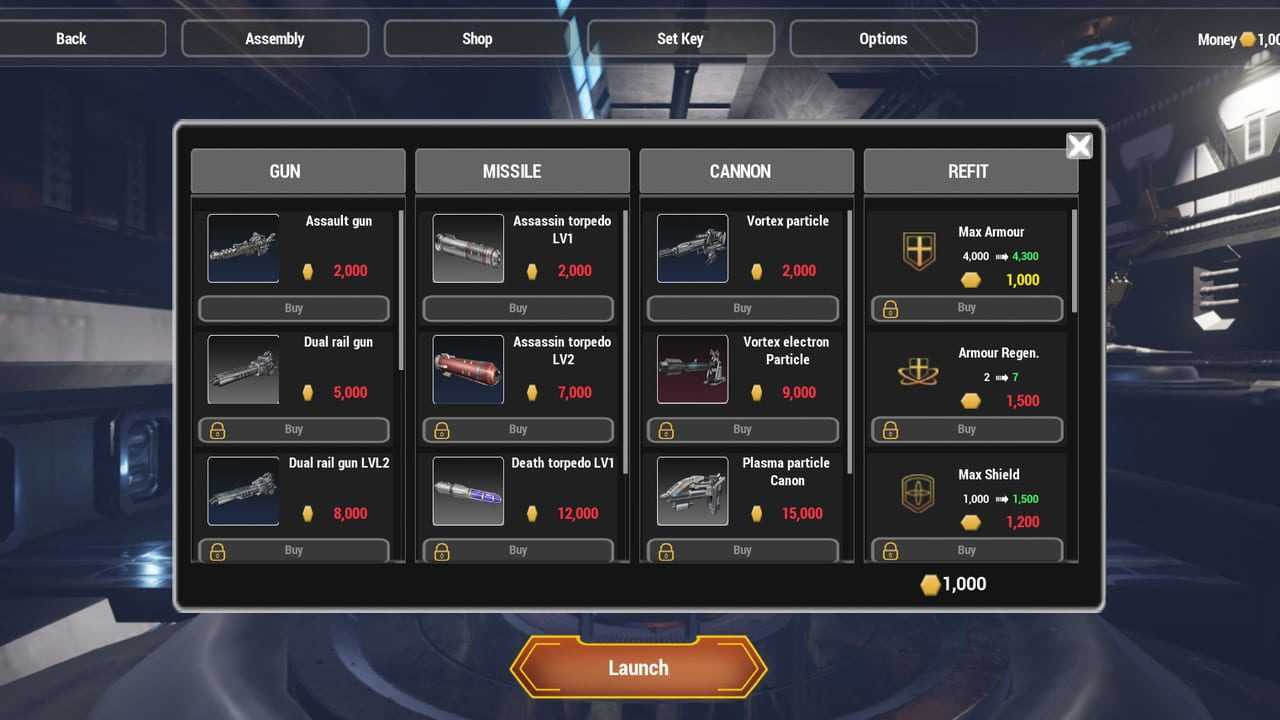Buy the Max Armour upgrade
Viewport: 1280px width, 720px height.
click(x=966, y=308)
